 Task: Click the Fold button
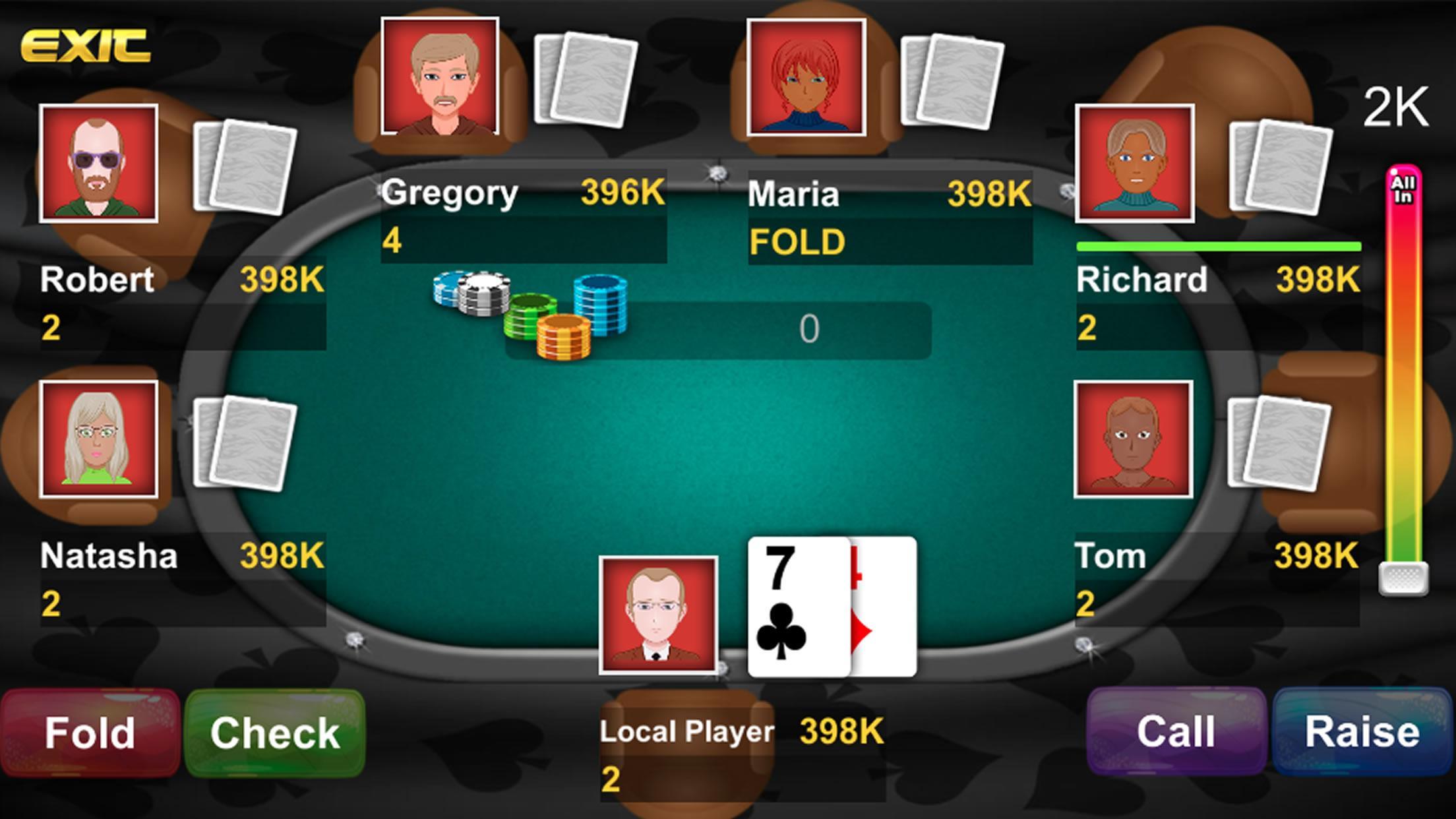(89, 733)
